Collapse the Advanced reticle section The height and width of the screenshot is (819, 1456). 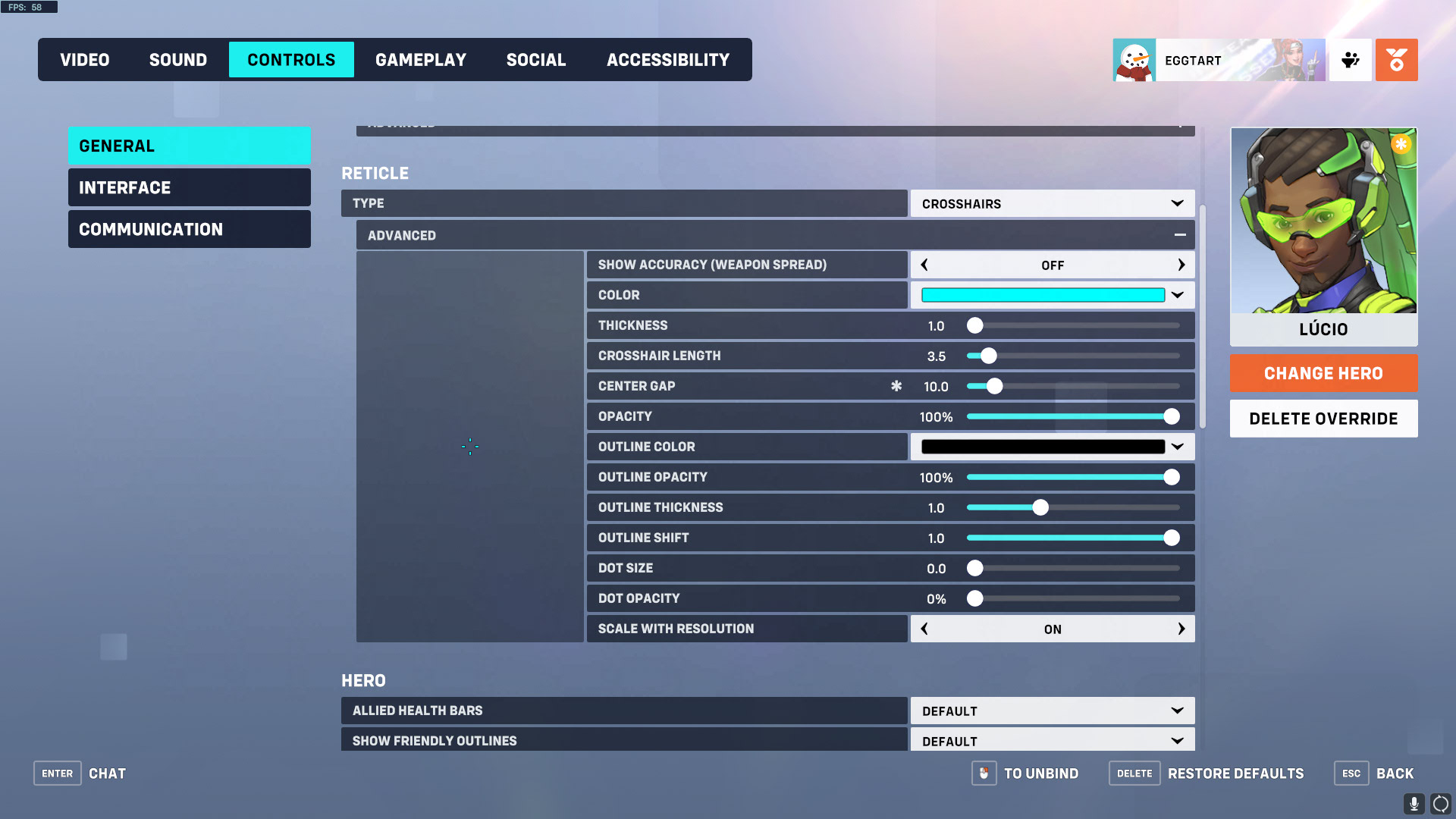pyautogui.click(x=1180, y=235)
